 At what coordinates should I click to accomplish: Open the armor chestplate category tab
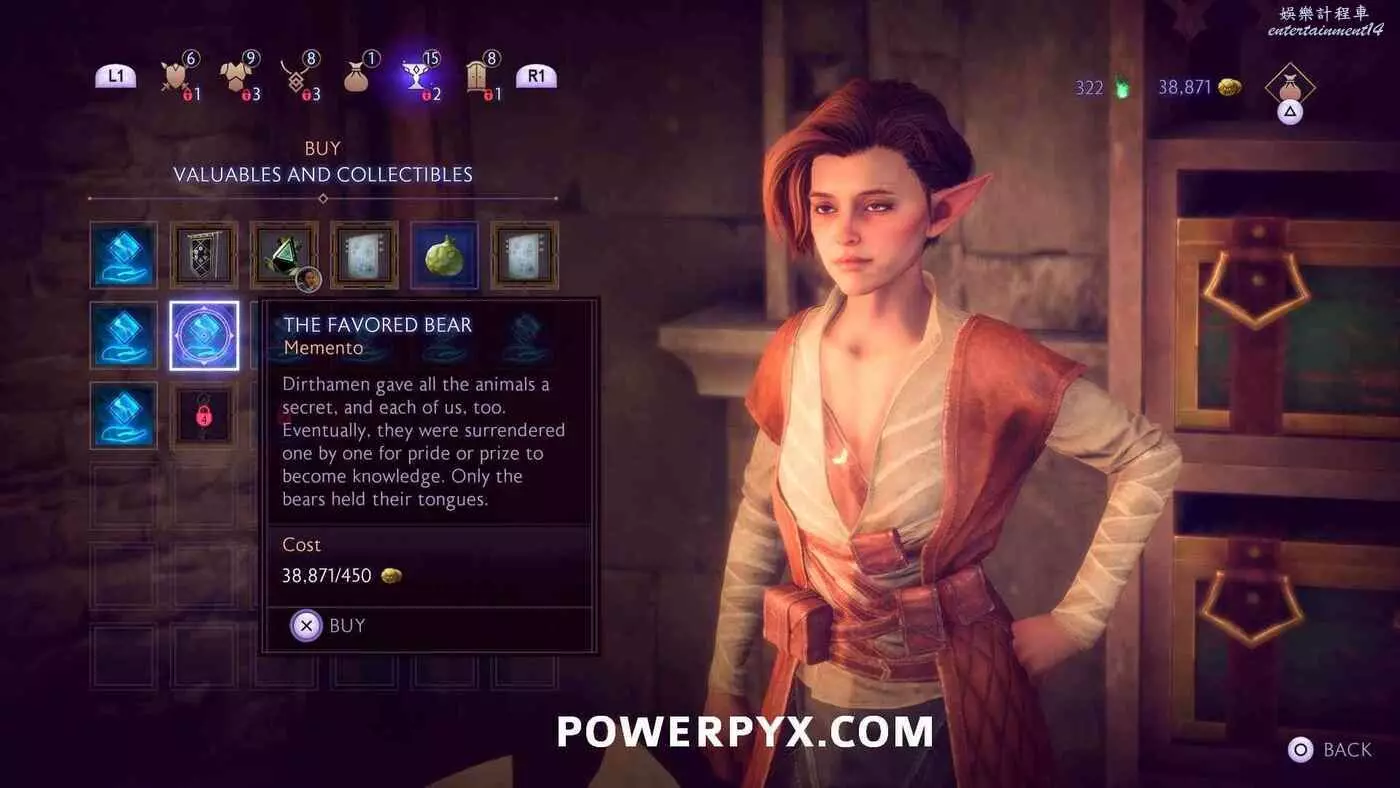click(237, 76)
